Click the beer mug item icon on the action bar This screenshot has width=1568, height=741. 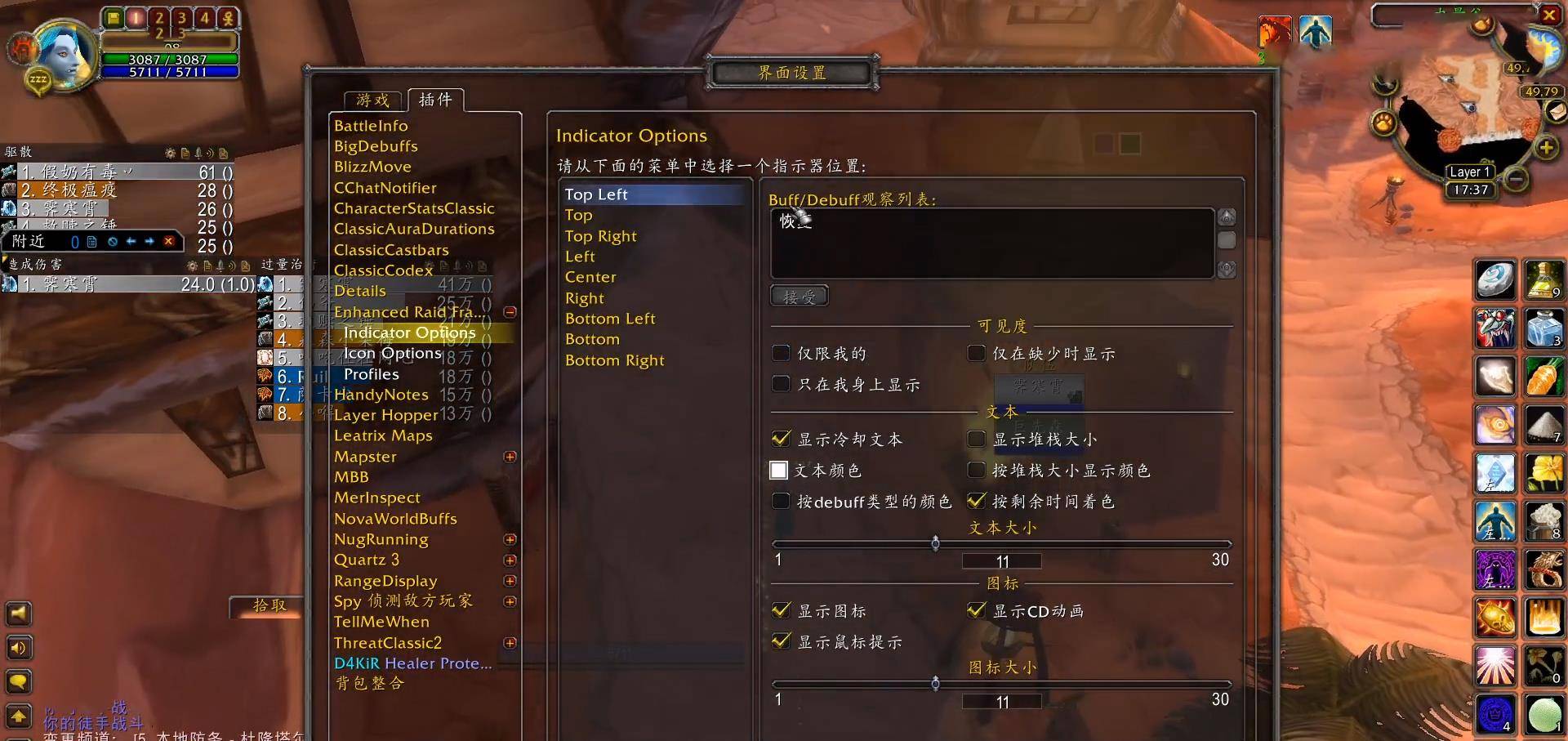(x=1543, y=520)
